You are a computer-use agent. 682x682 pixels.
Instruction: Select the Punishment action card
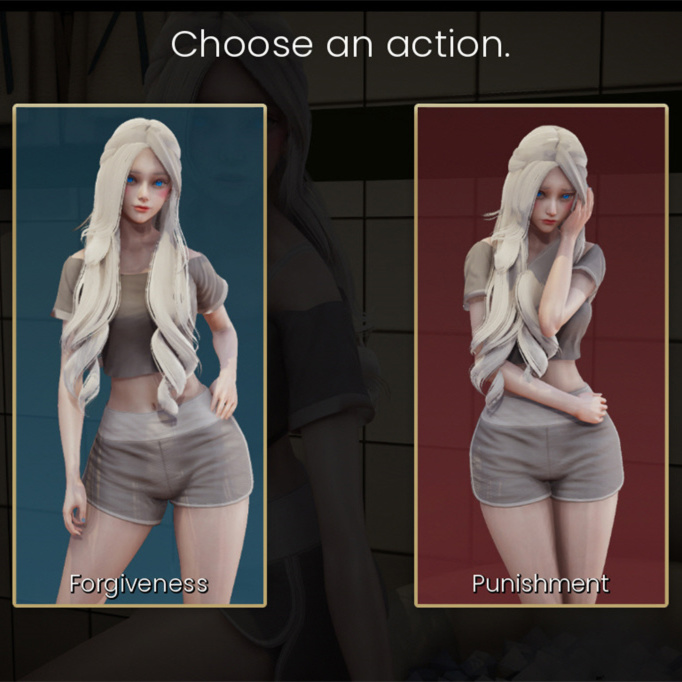pos(541,355)
